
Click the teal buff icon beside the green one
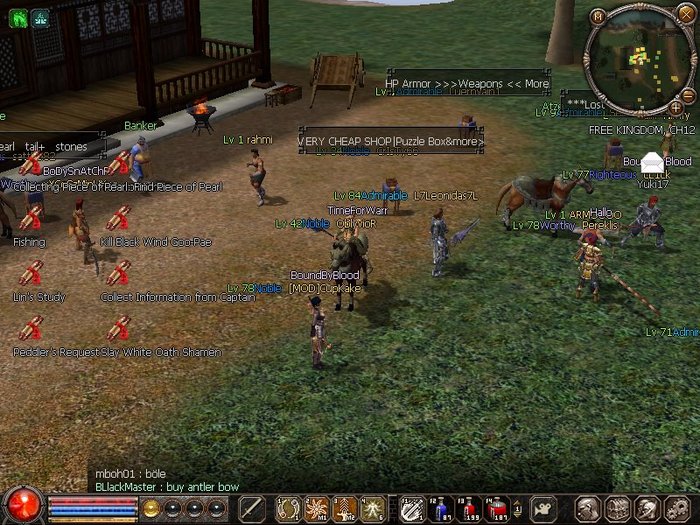point(40,17)
